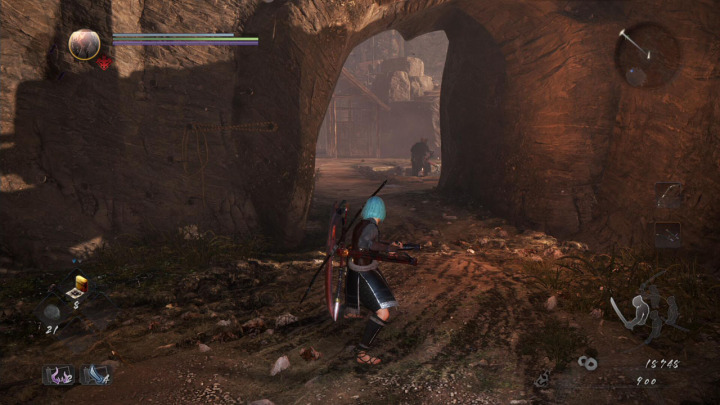
Task: Select the grey stone shortcut item
Action: 52,312
